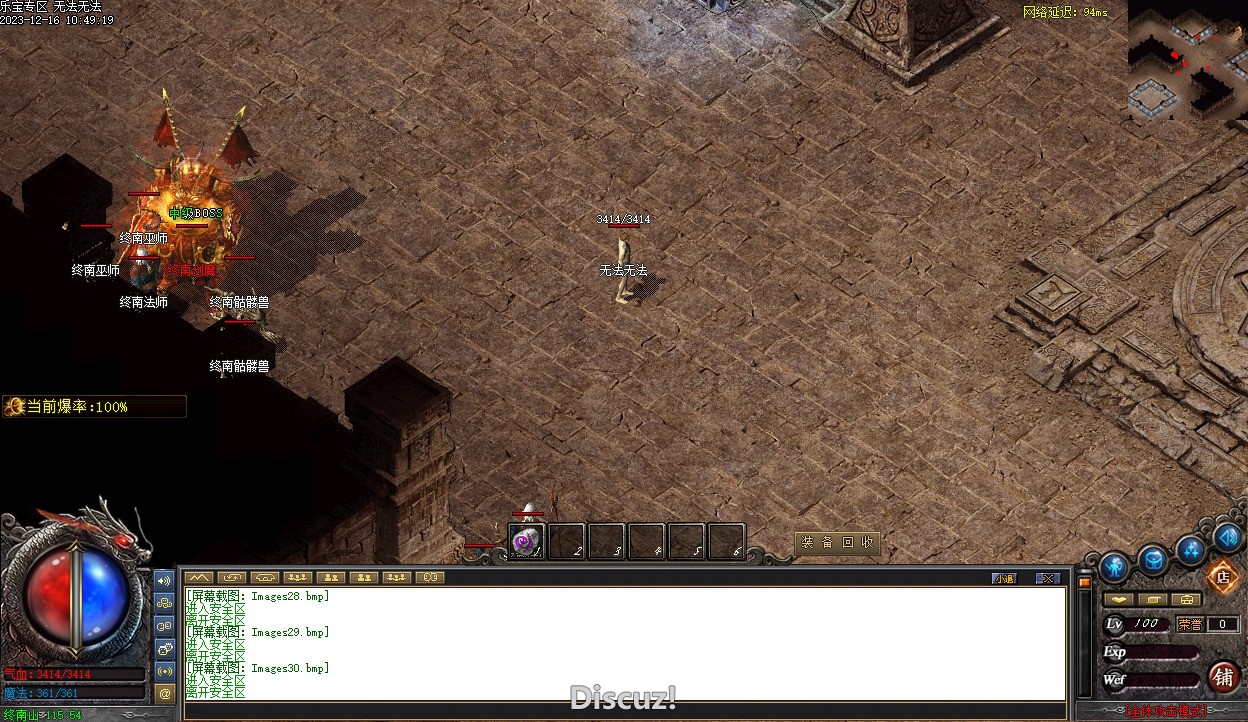Open the minimap
This screenshot has width=1248, height=722.
point(1187,60)
